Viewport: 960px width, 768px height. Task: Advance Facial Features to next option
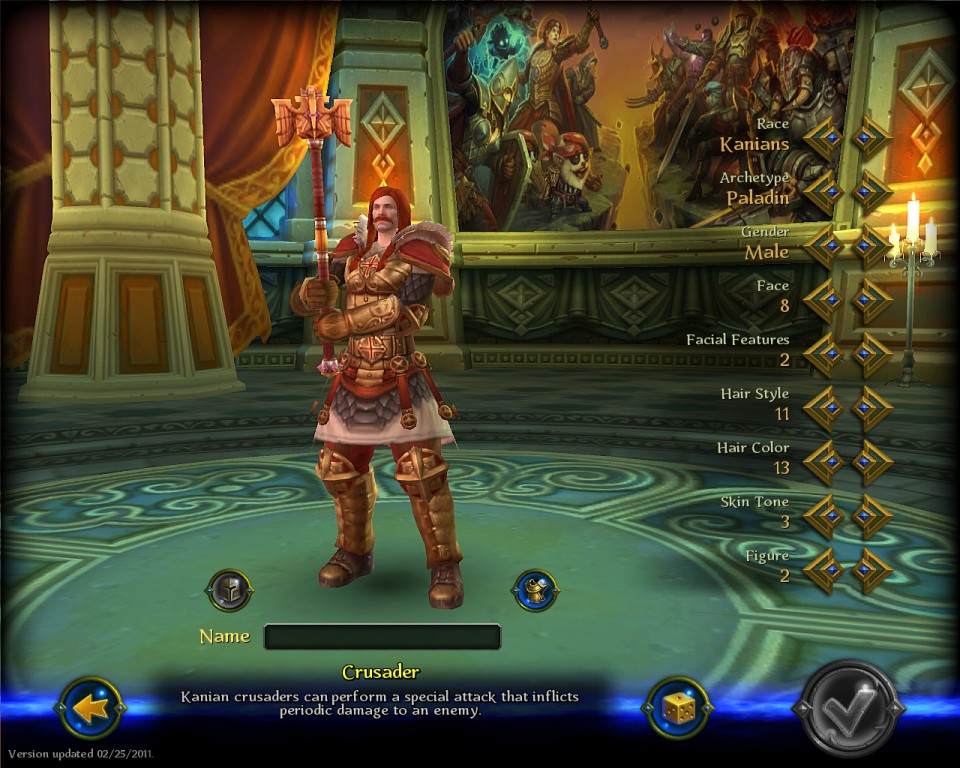(x=871, y=354)
